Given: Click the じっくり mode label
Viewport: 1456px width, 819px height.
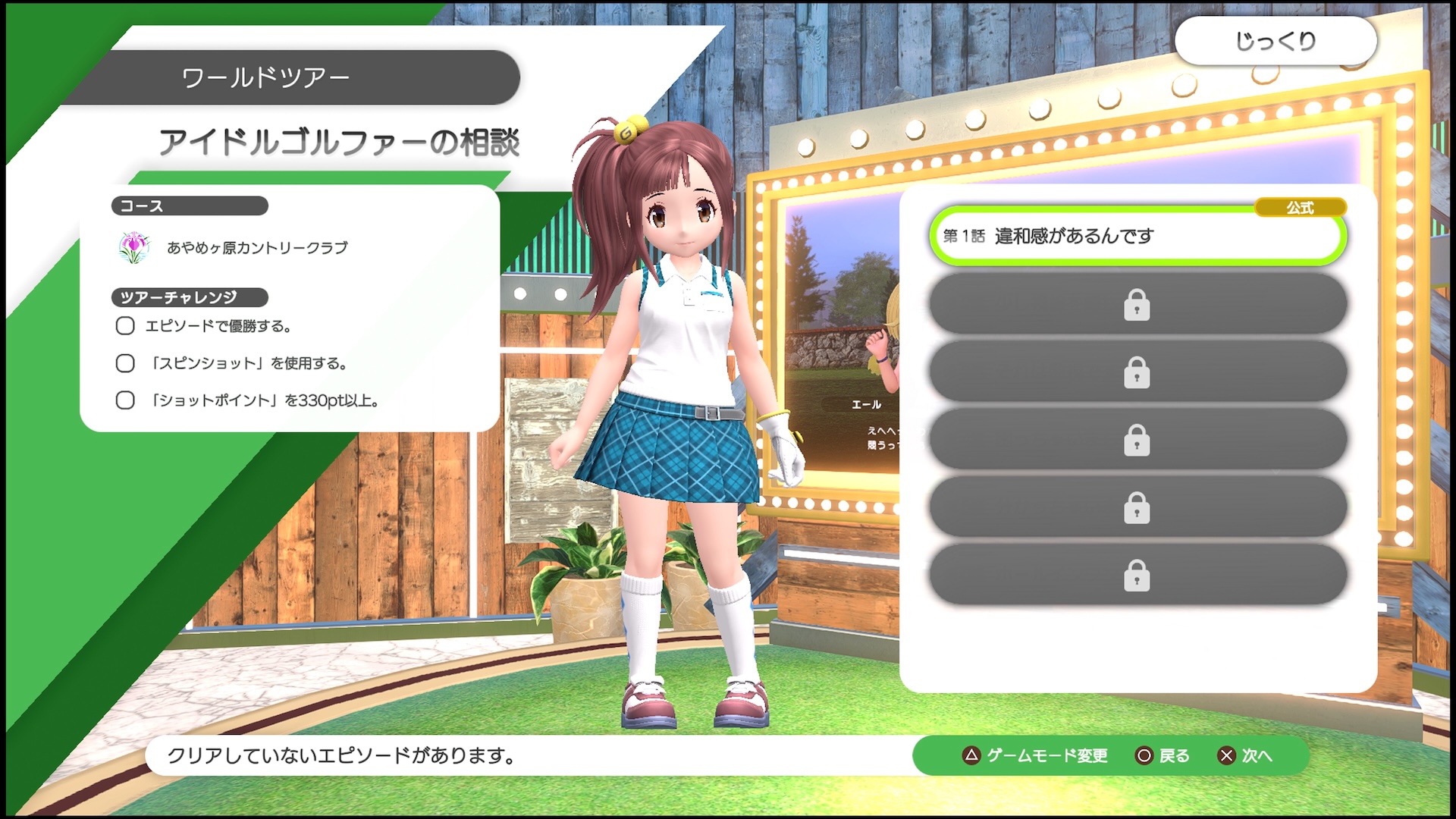Looking at the screenshot, I should point(1276,42).
